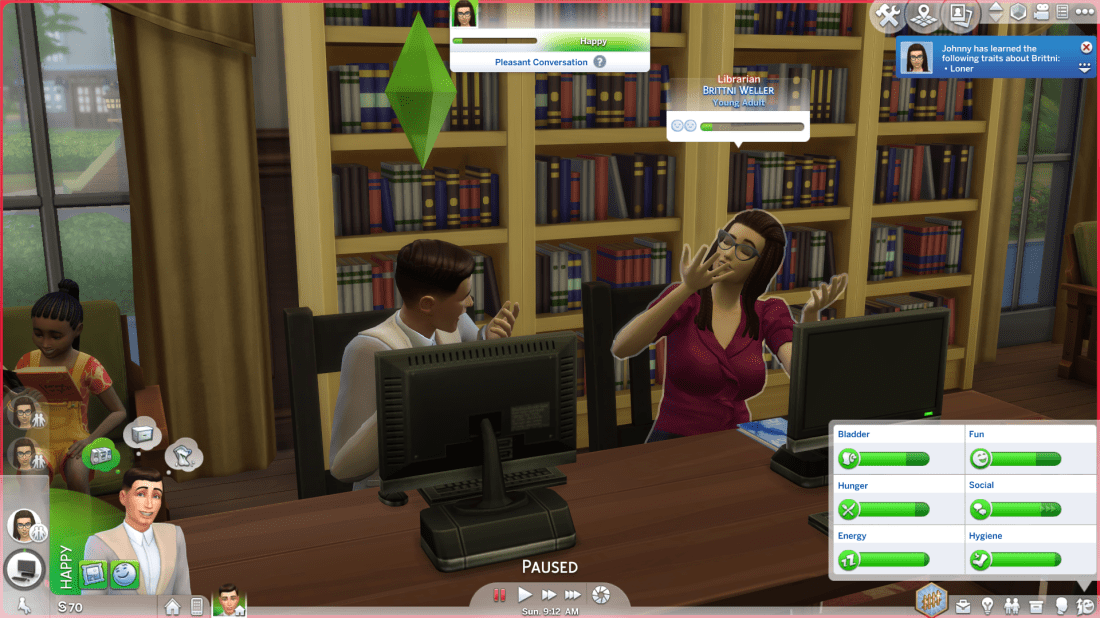Set game speed to ultra speed
The image size is (1100, 618).
(x=575, y=595)
